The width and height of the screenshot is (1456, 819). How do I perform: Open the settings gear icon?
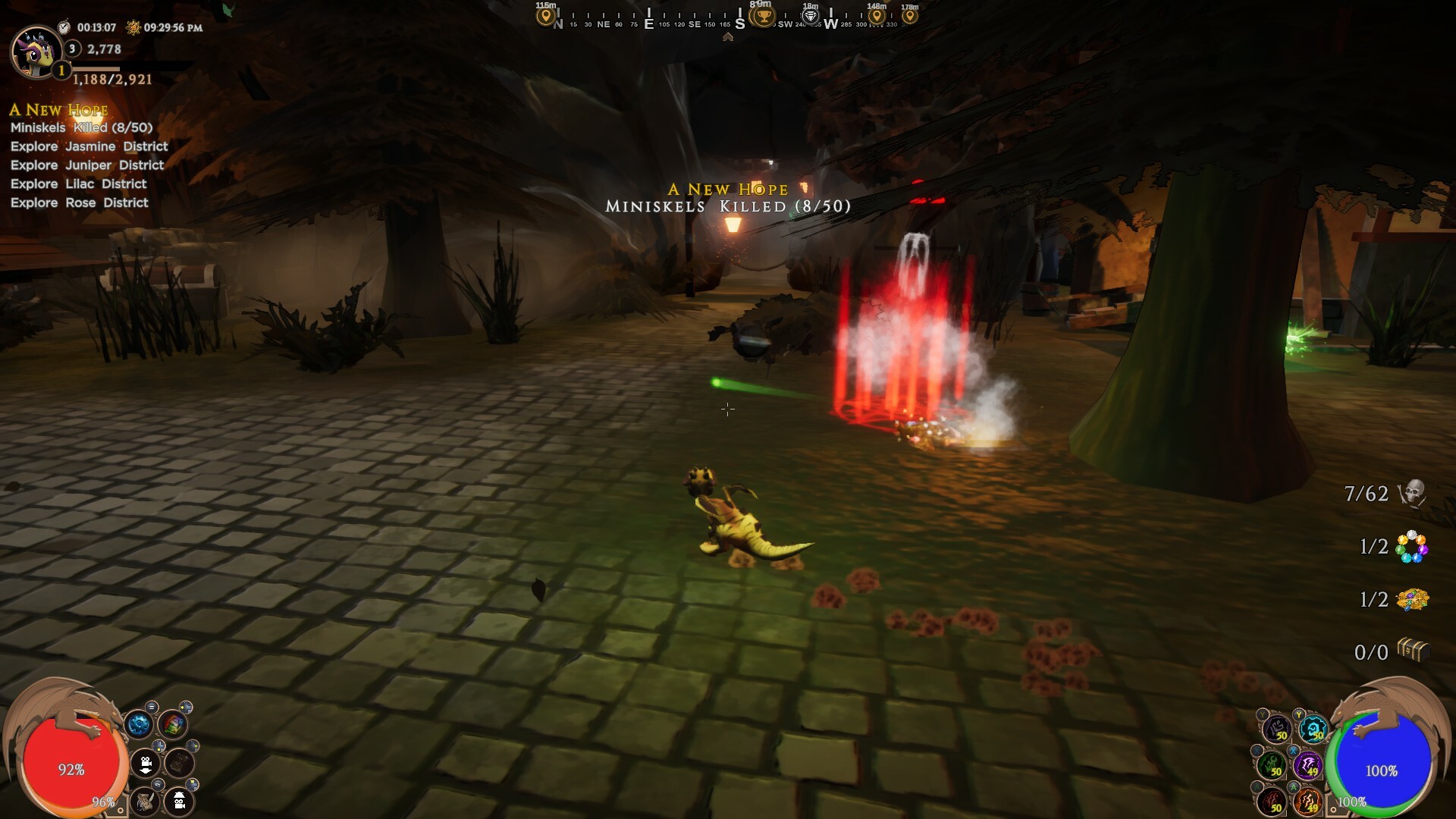tap(139, 724)
